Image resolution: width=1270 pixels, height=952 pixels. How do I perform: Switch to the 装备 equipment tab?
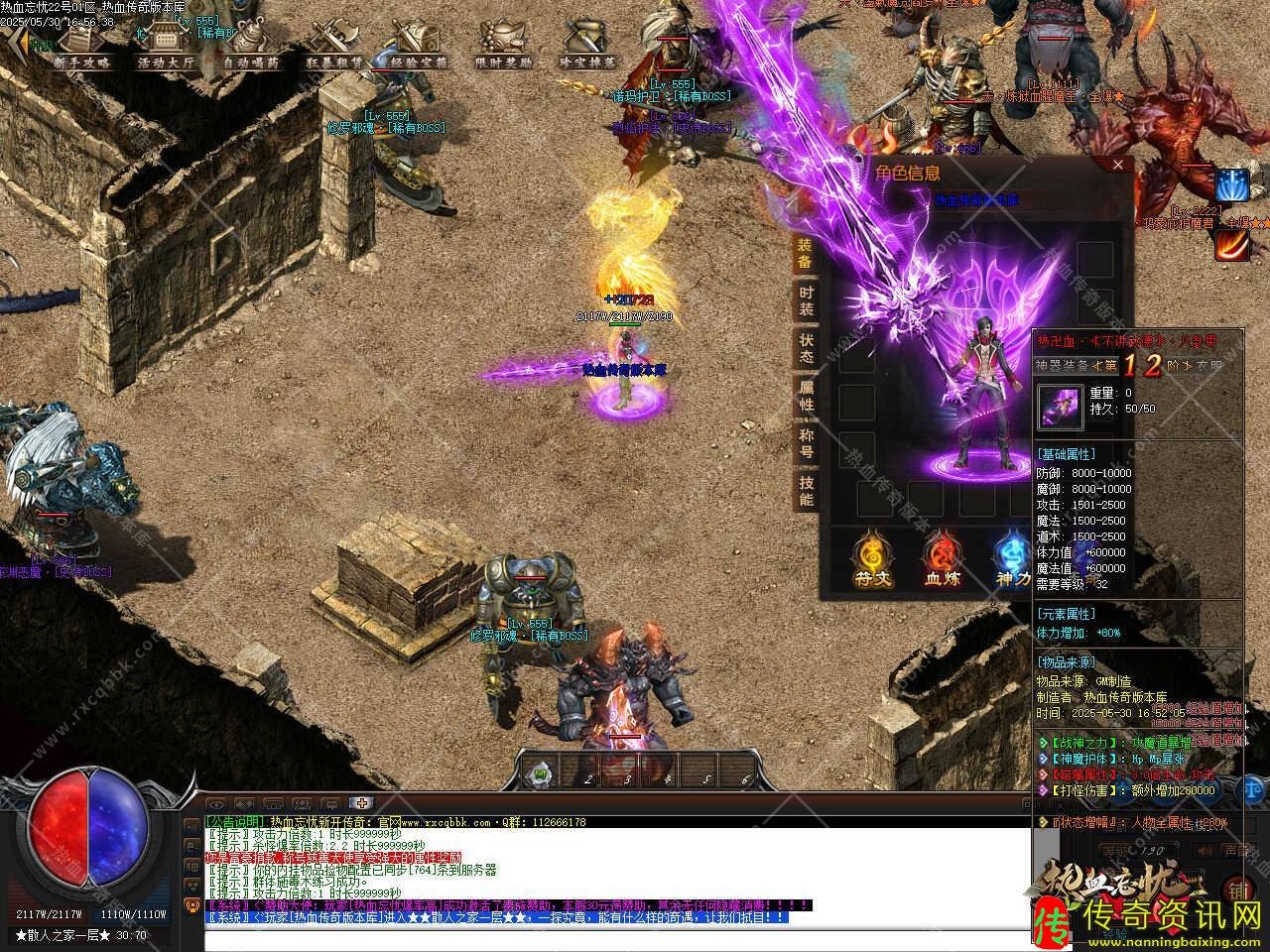tap(806, 254)
